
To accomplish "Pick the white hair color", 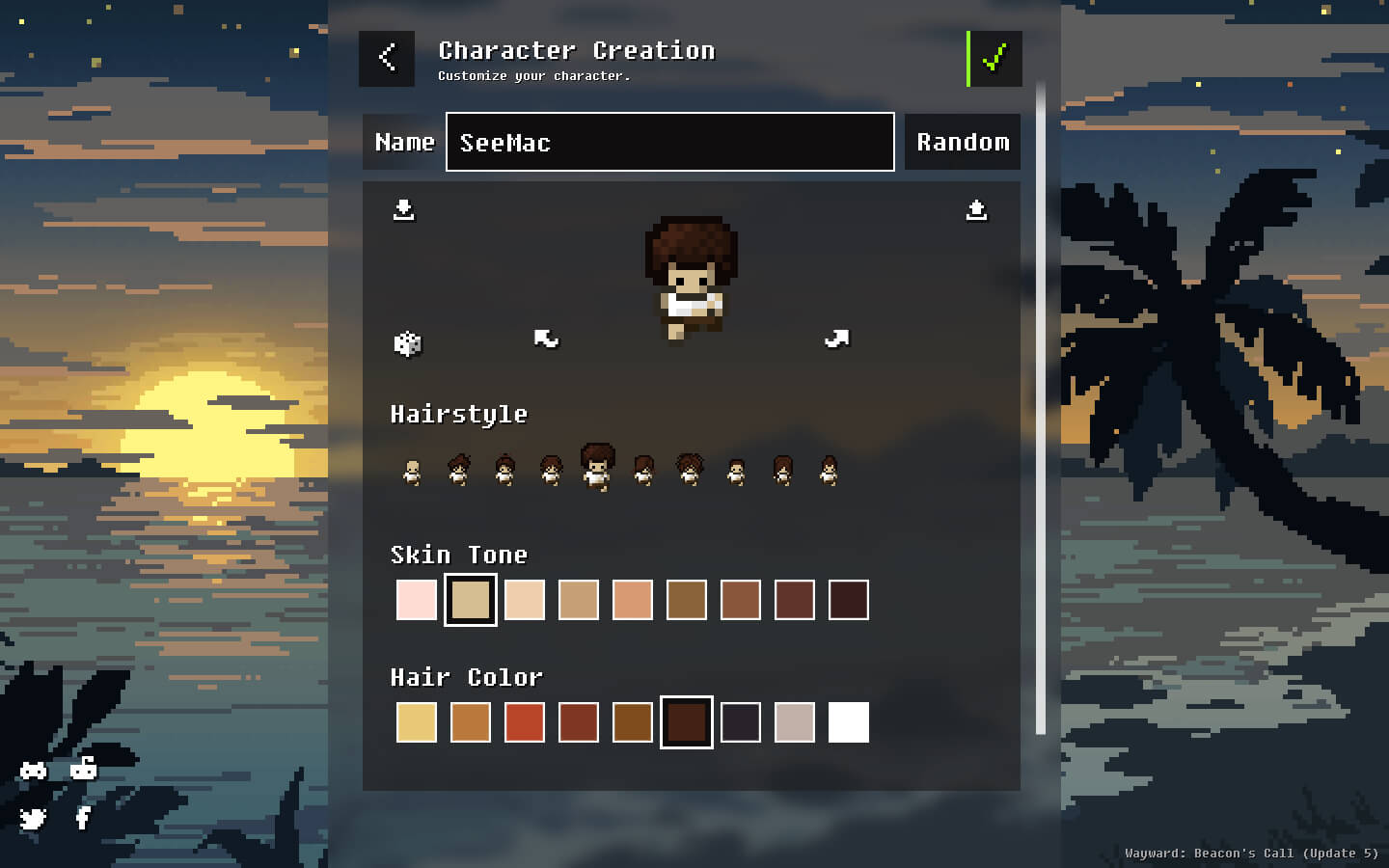I will (x=849, y=722).
